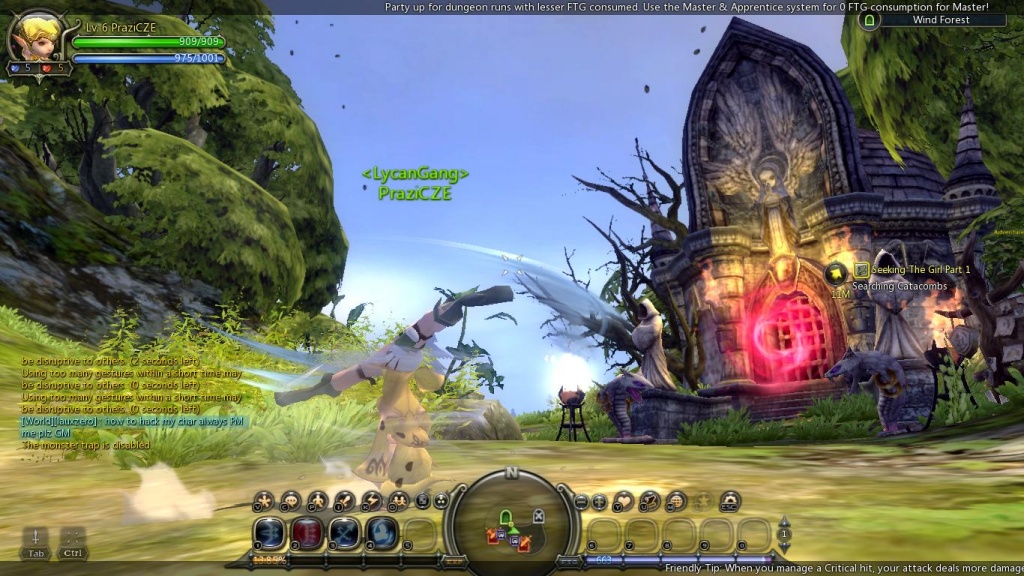The height and width of the screenshot is (576, 1024).
Task: Select the Seeking The Girl Part 1 quest
Action: pos(920,270)
